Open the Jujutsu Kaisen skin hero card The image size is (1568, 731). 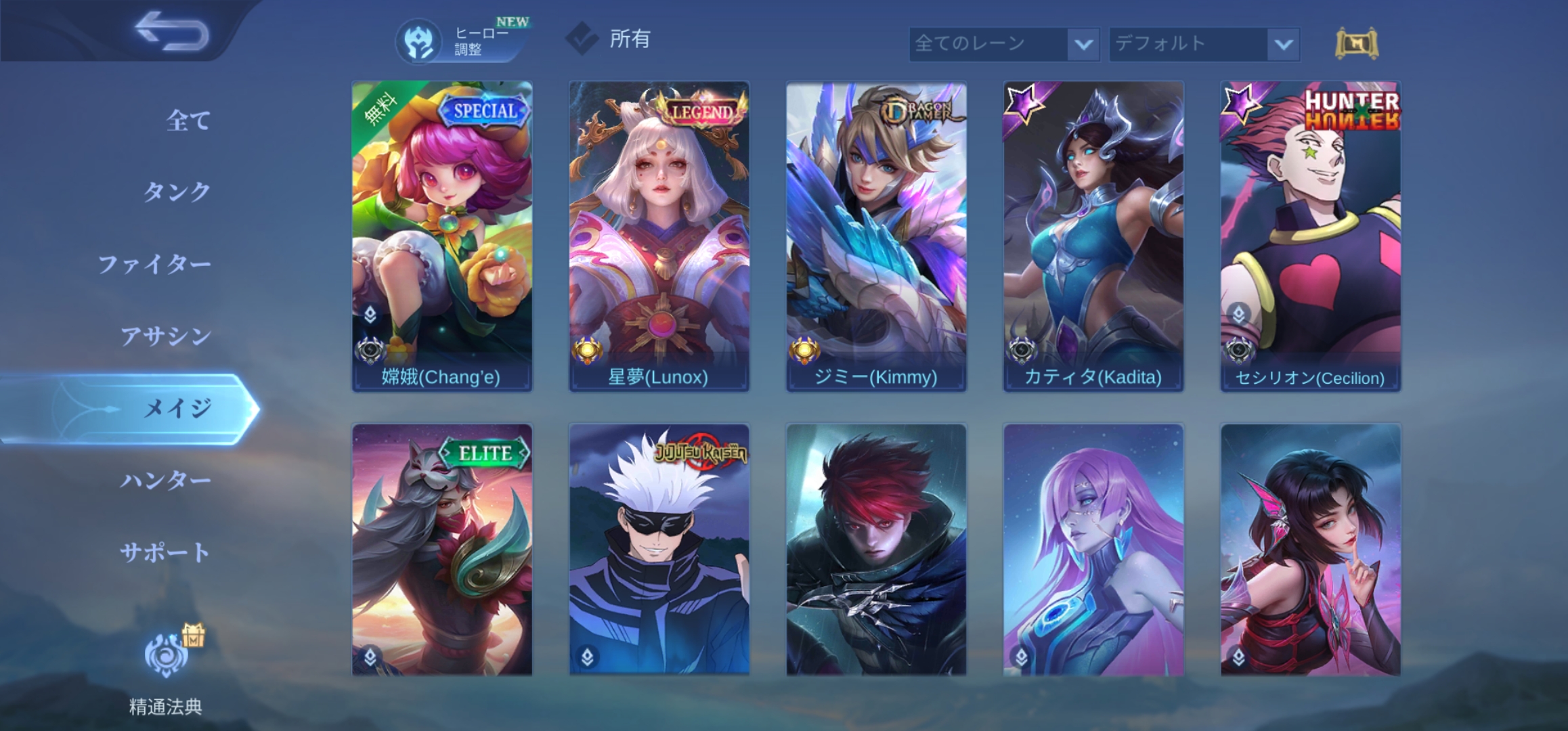659,550
